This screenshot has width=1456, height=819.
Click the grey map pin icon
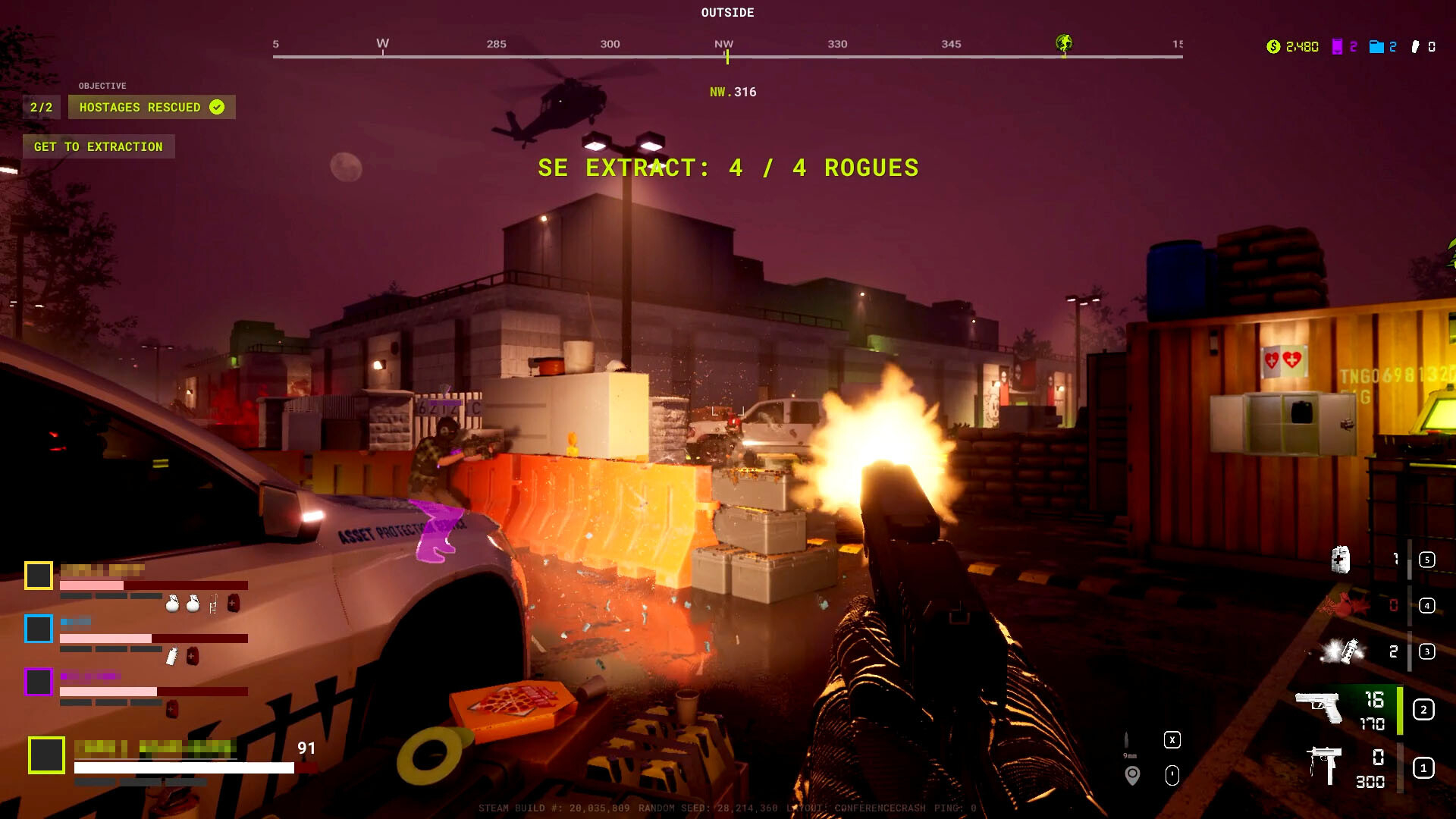click(1132, 775)
